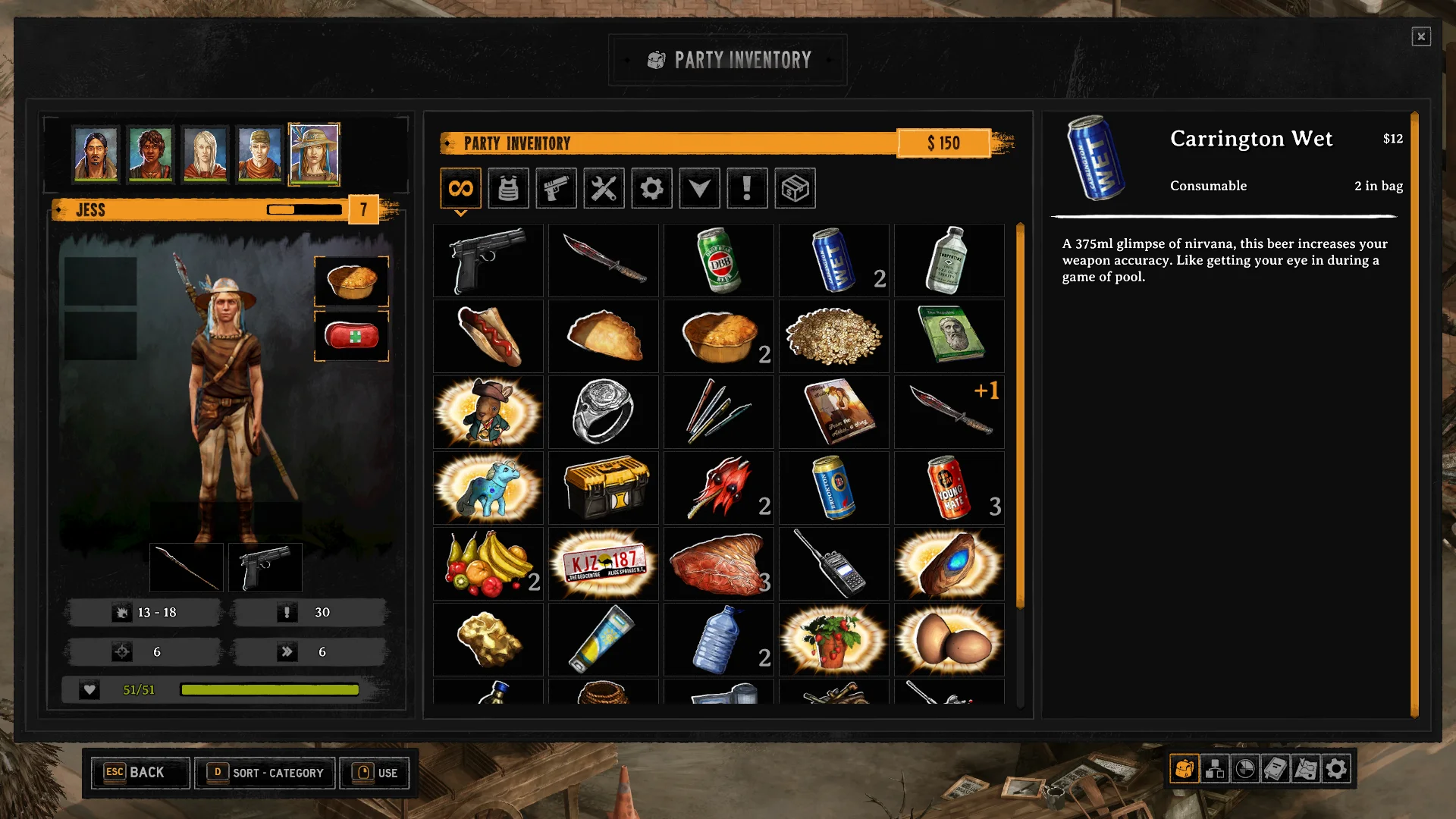Sort inventory by category

click(265, 773)
